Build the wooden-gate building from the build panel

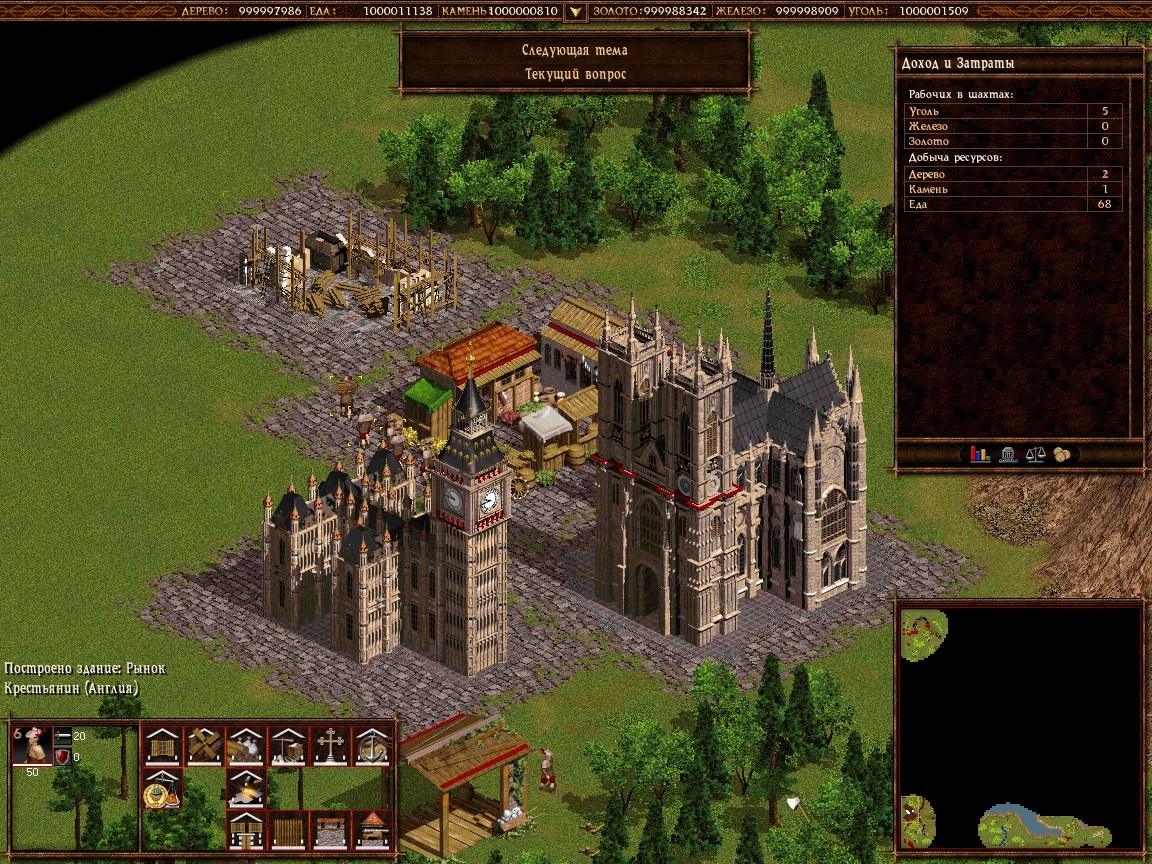pos(162,745)
